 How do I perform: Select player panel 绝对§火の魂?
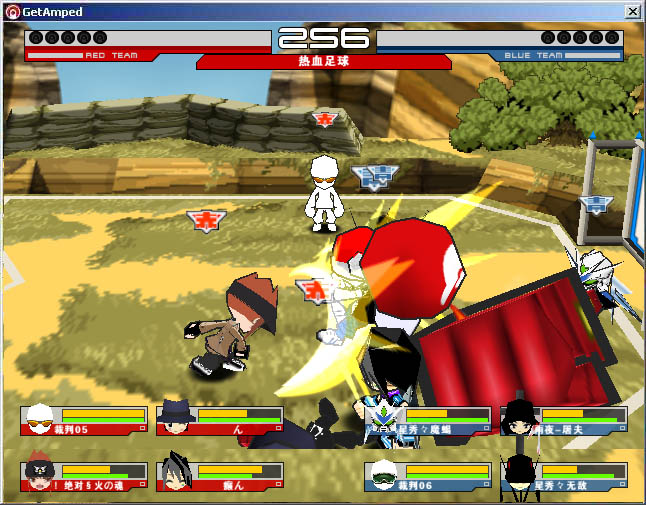tap(84, 476)
